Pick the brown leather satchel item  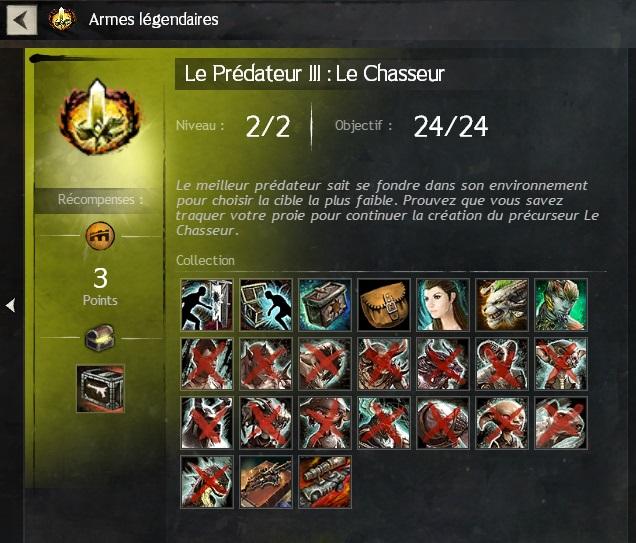(384, 305)
